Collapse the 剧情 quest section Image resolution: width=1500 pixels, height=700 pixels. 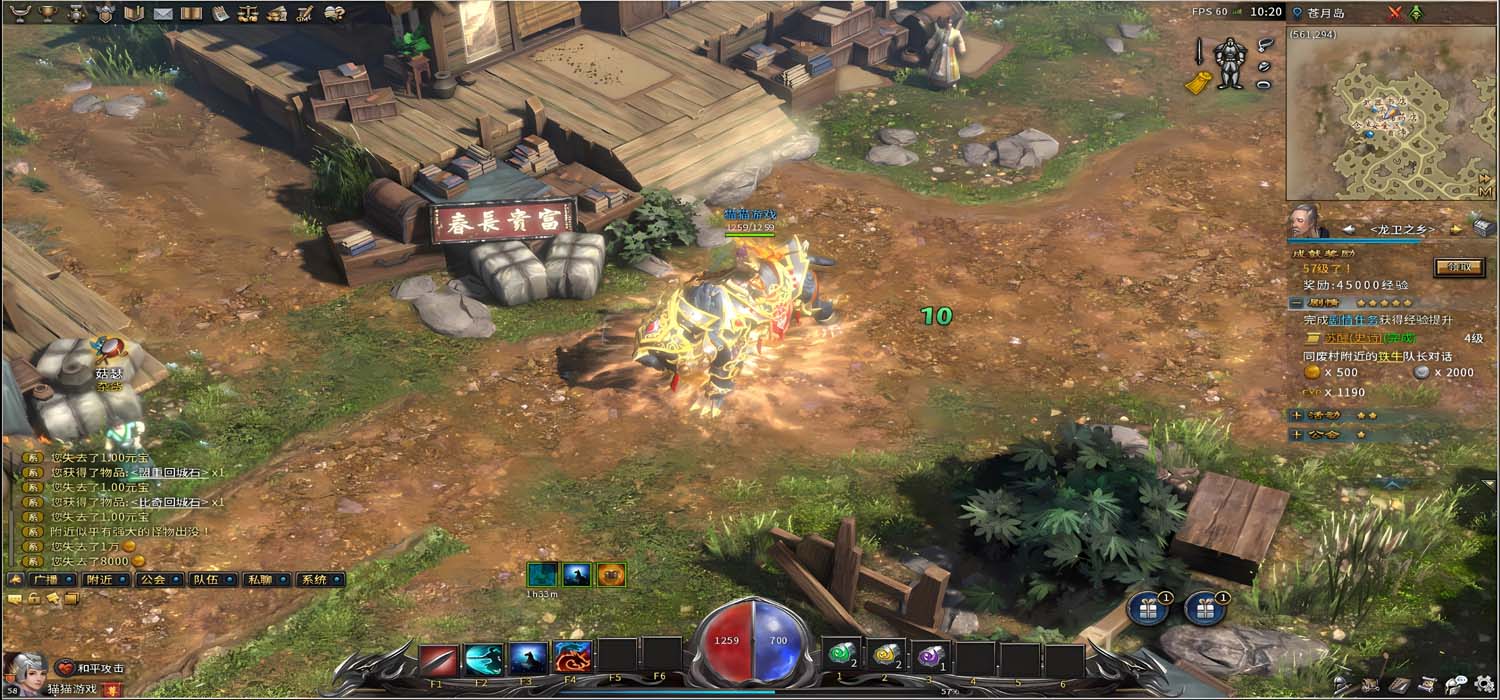click(x=1295, y=302)
